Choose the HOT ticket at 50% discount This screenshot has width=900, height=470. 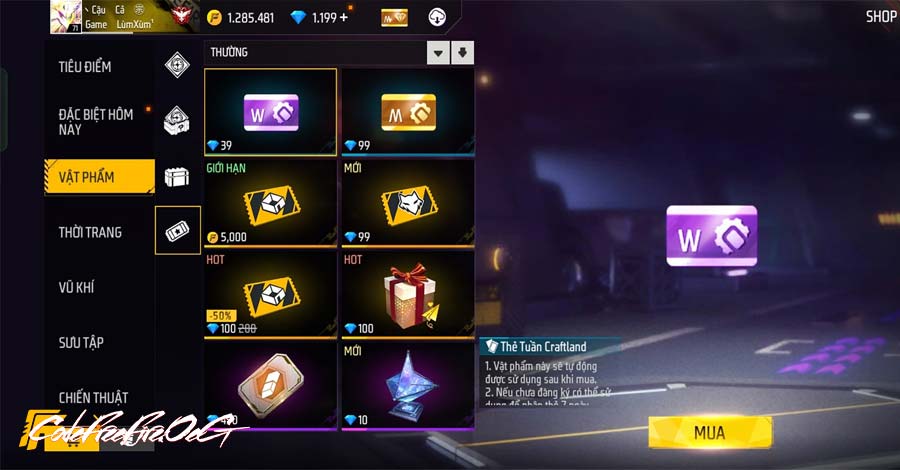tap(271, 293)
